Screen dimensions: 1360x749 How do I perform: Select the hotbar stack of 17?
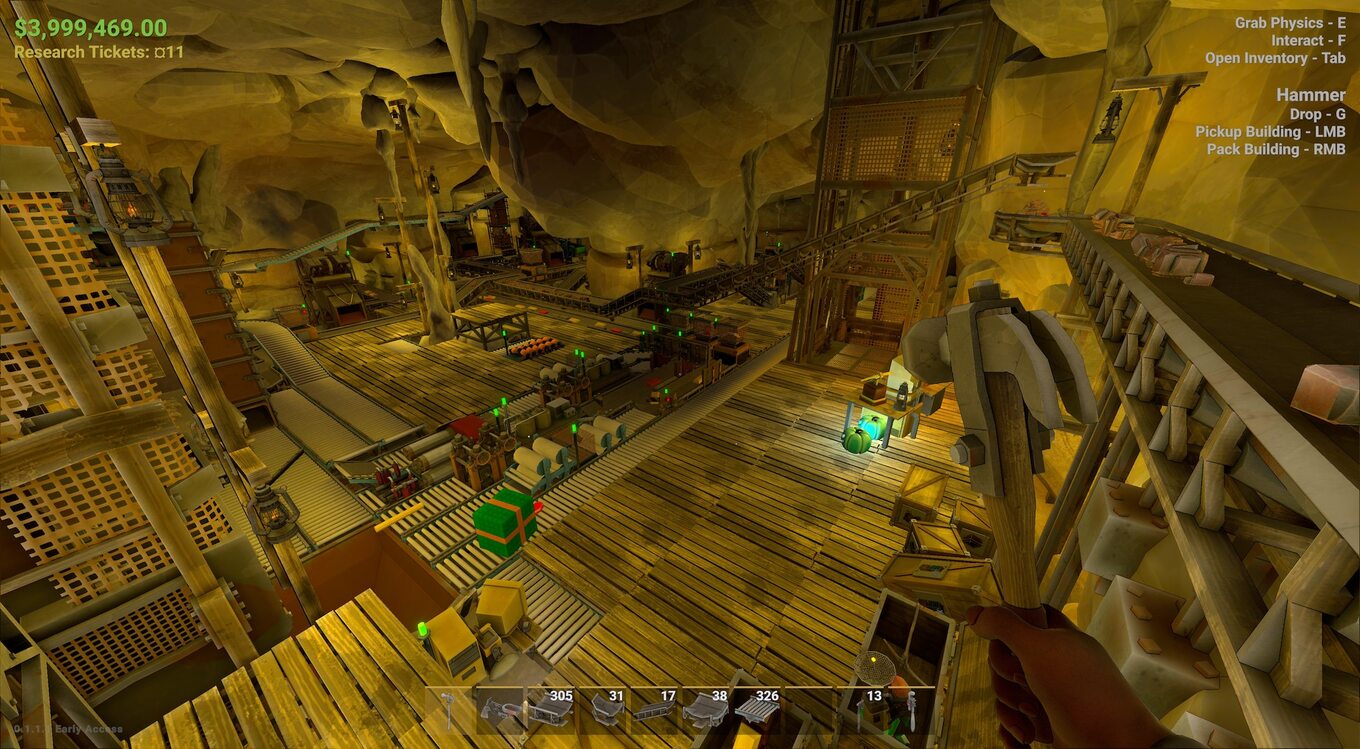pyautogui.click(x=654, y=710)
